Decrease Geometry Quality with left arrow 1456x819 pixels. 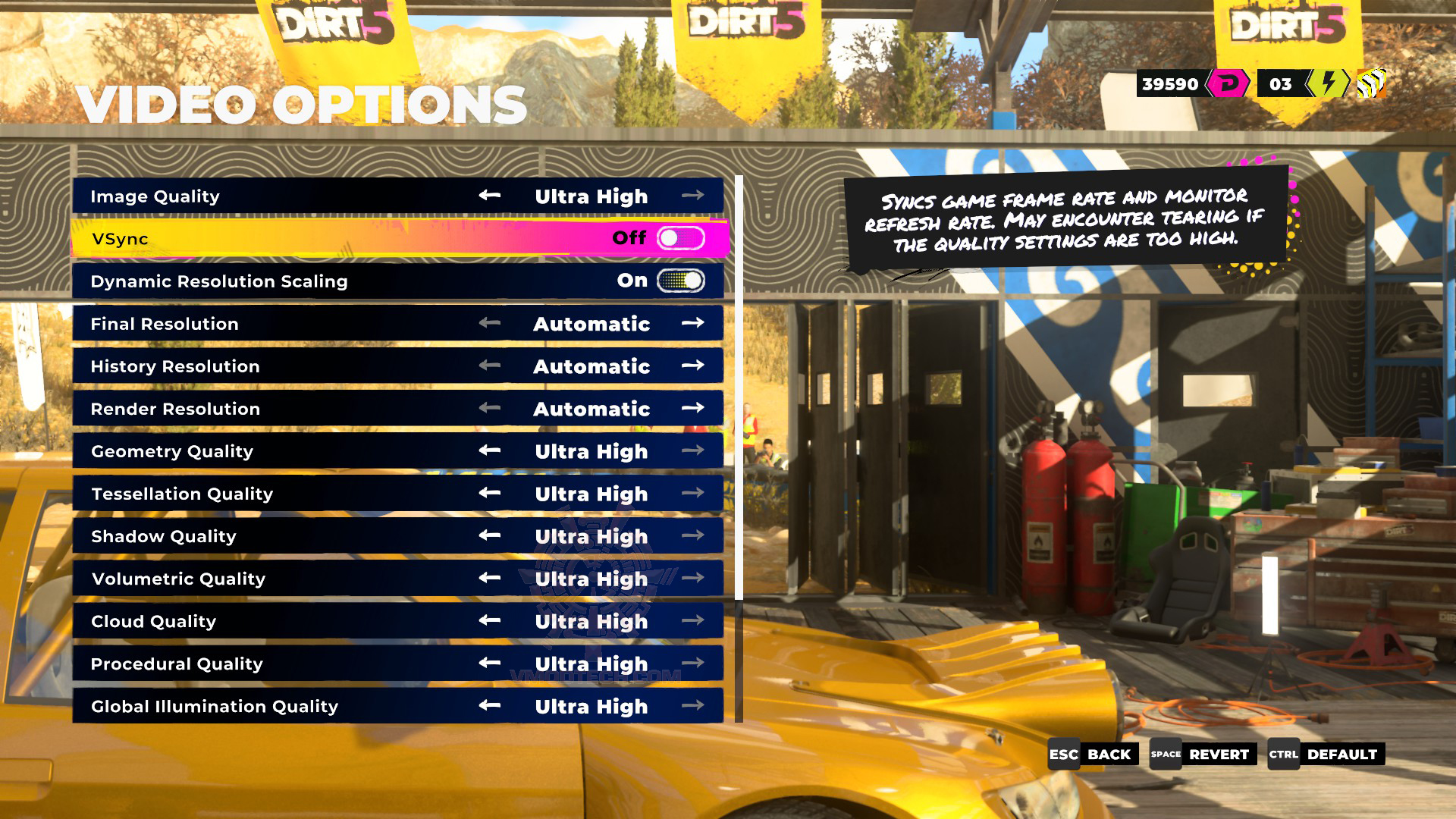click(490, 450)
